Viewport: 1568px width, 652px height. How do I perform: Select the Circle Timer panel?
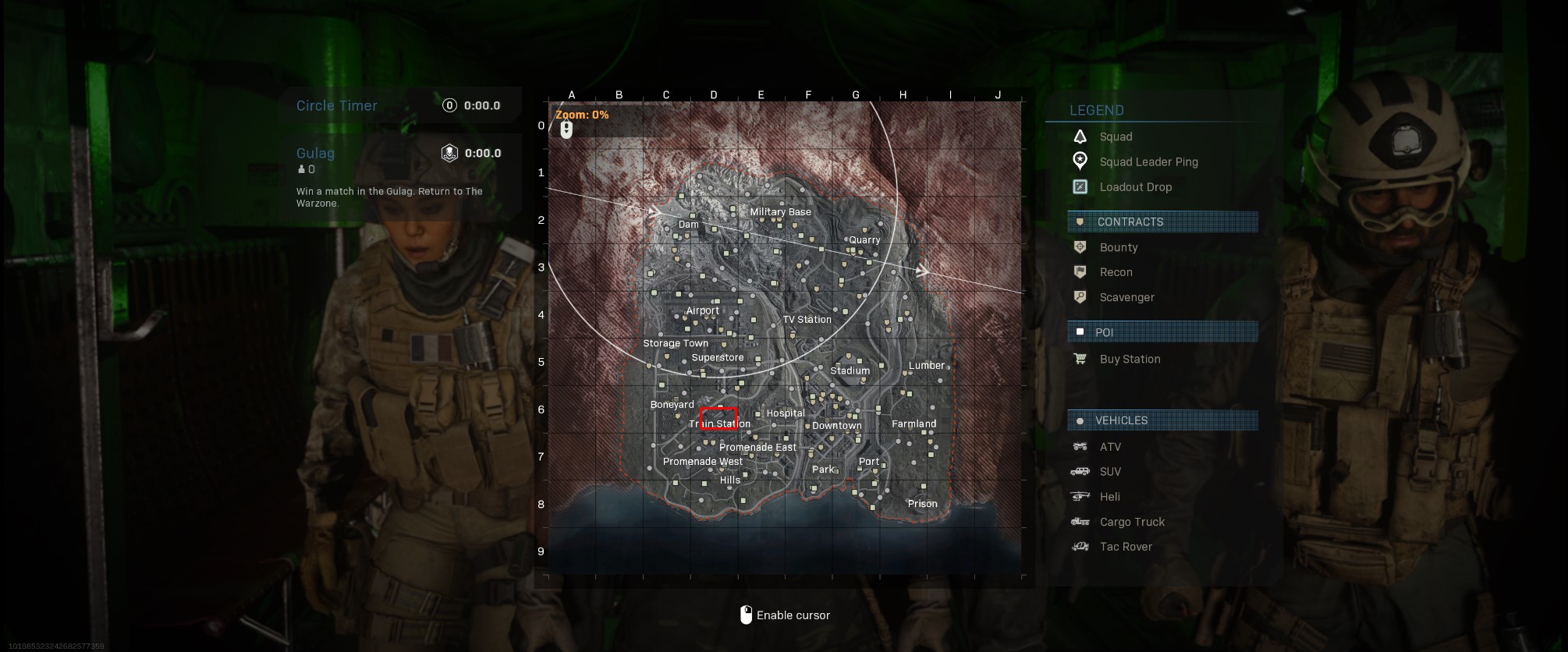(399, 105)
